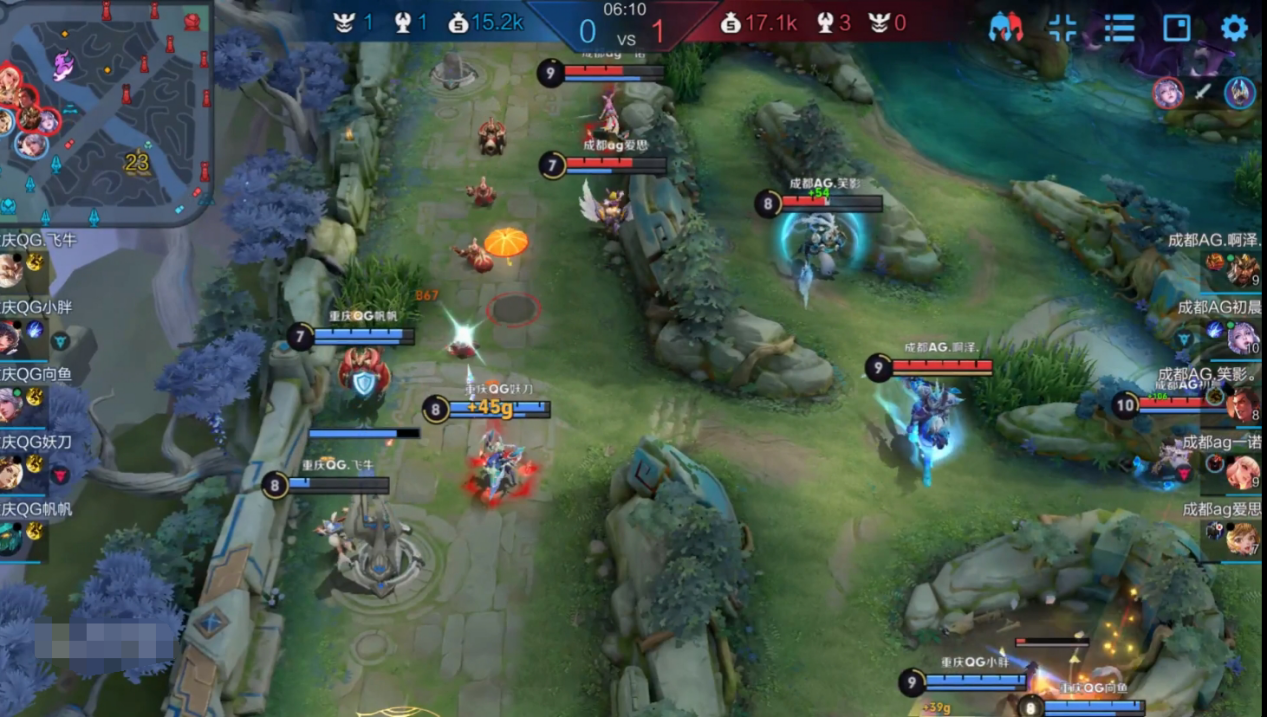Open the scoreboard list icon
Image resolution: width=1267 pixels, height=717 pixels.
pyautogui.click(x=1119, y=28)
